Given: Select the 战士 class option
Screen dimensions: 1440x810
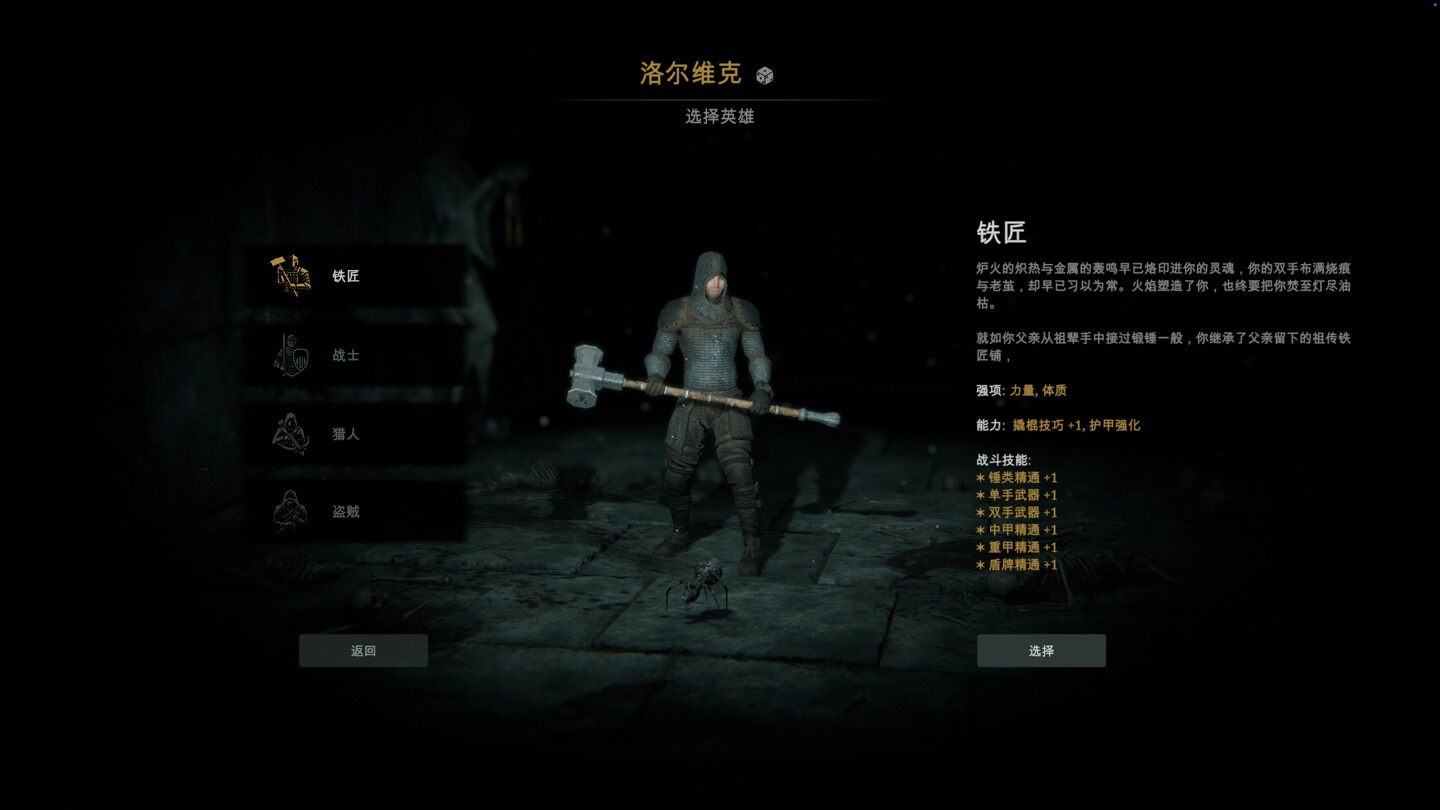Looking at the screenshot, I should pyautogui.click(x=345, y=354).
